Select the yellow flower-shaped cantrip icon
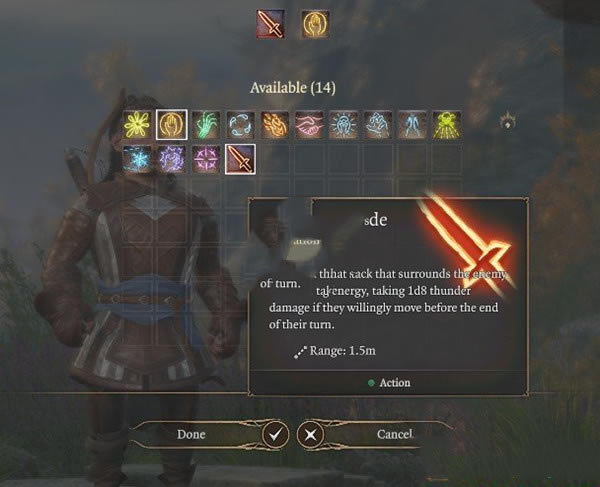 pyautogui.click(x=138, y=124)
